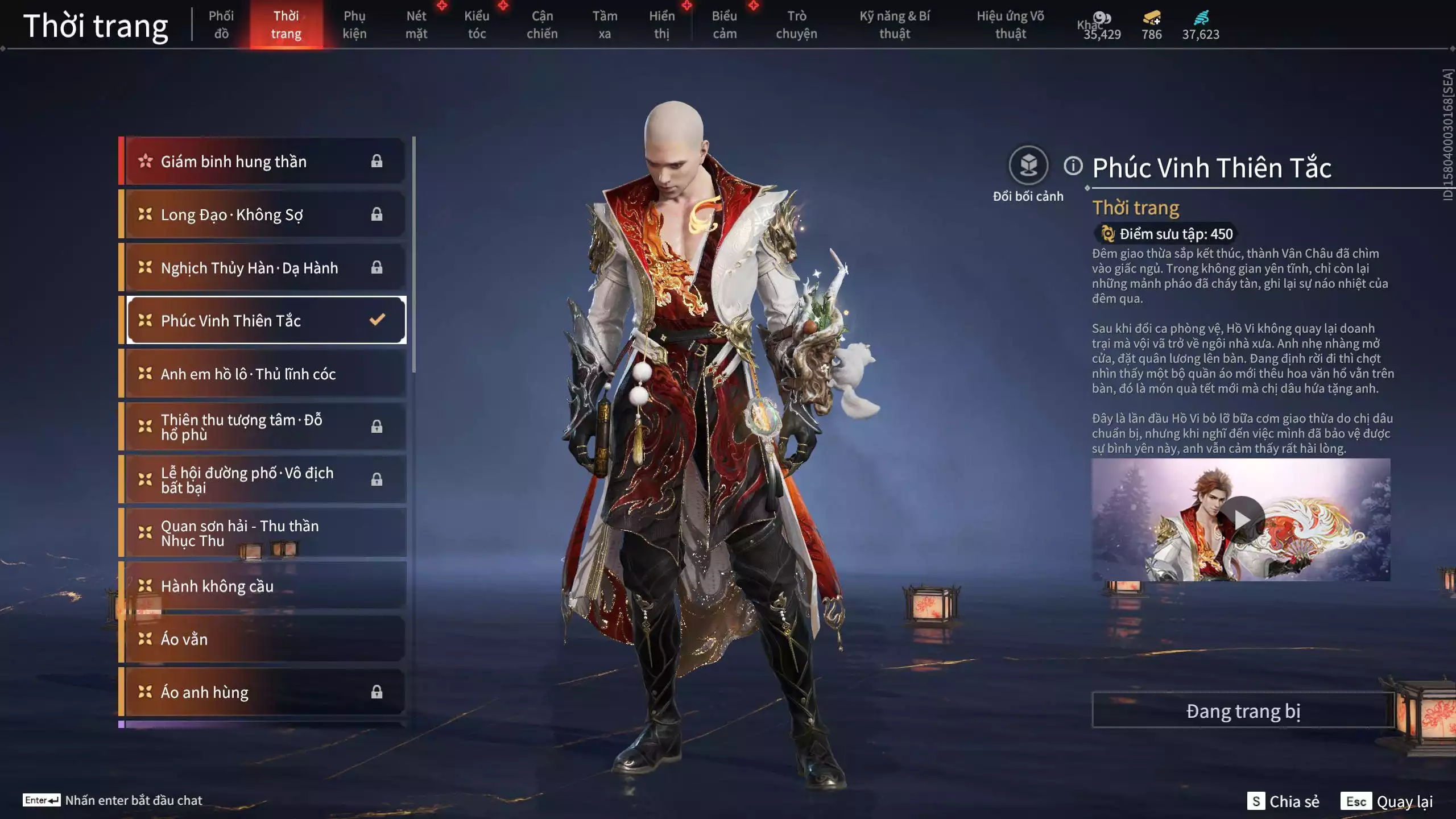Click the Đang trang bị button
The width and height of the screenshot is (1456, 819).
(x=1243, y=711)
